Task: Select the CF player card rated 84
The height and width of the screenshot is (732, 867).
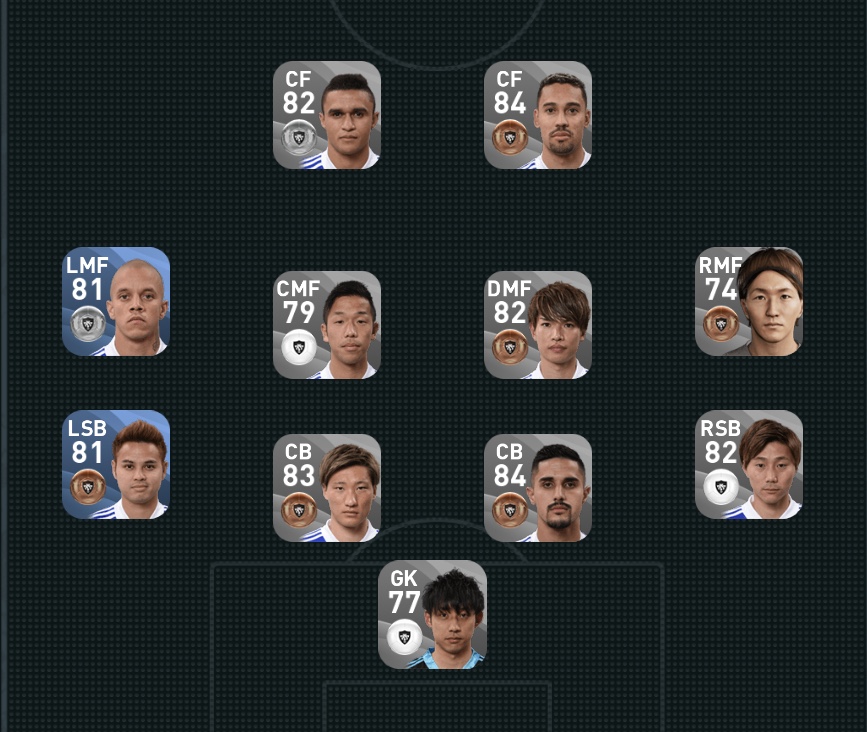Action: tap(538, 115)
